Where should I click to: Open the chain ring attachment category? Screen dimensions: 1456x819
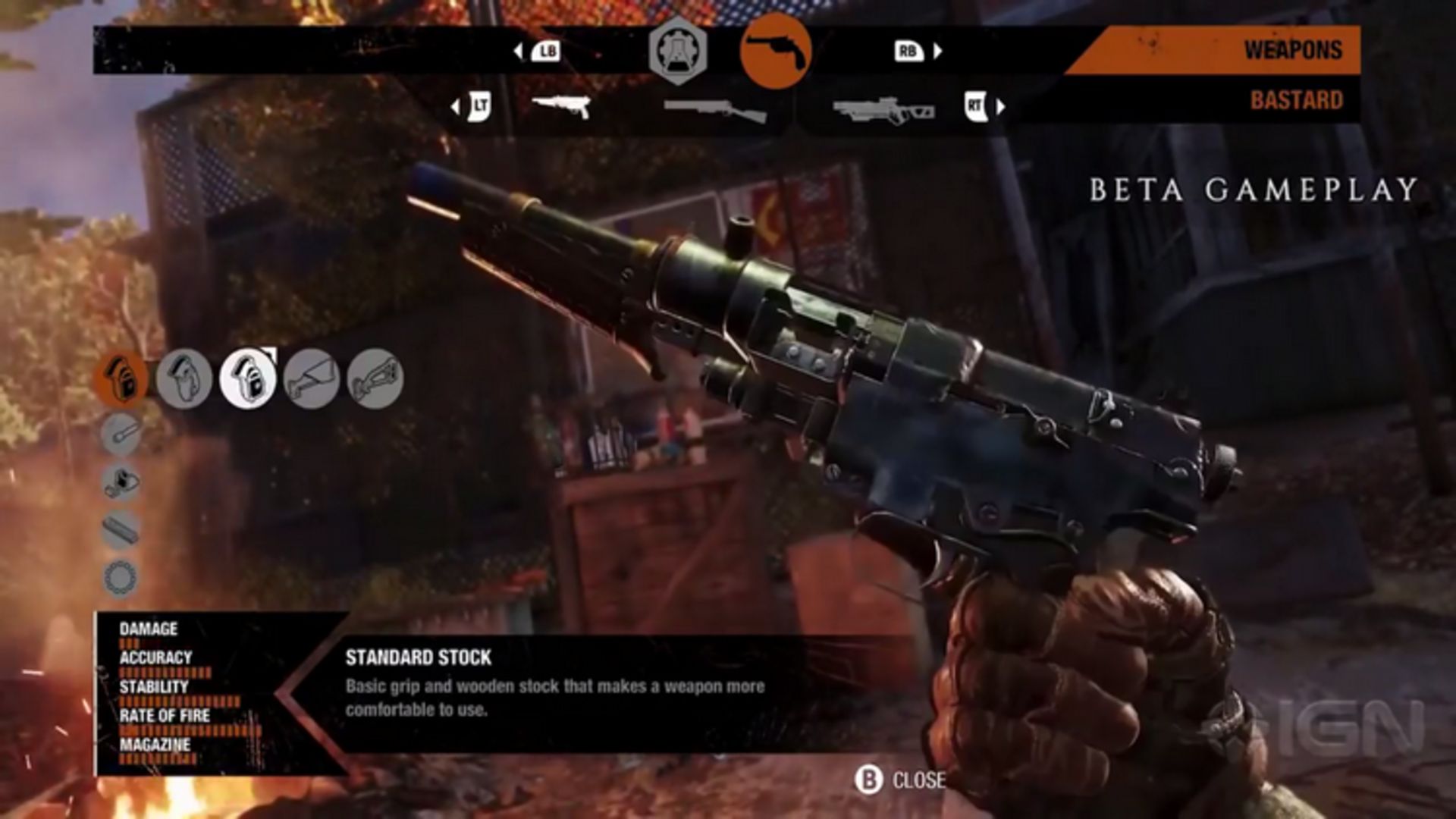pyautogui.click(x=121, y=579)
